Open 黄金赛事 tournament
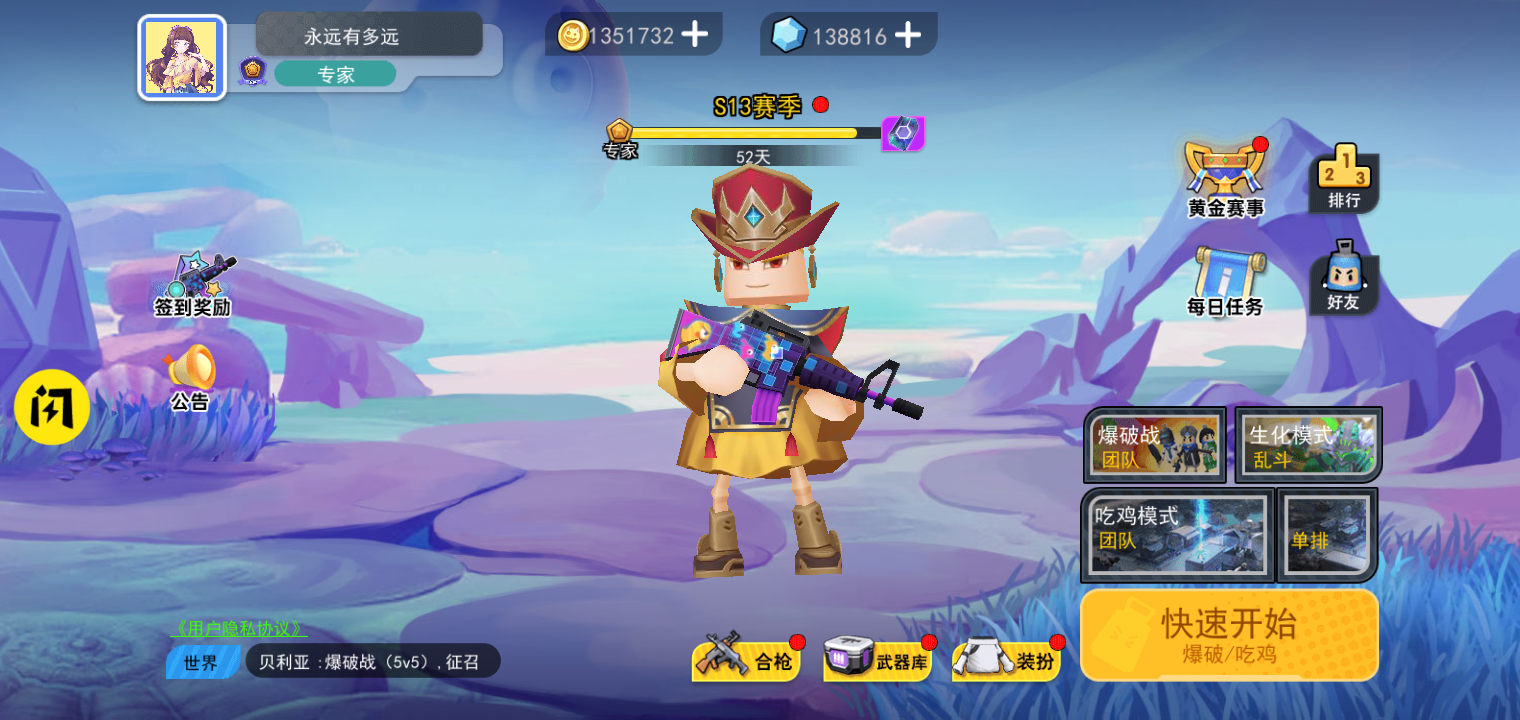 (x=1225, y=179)
